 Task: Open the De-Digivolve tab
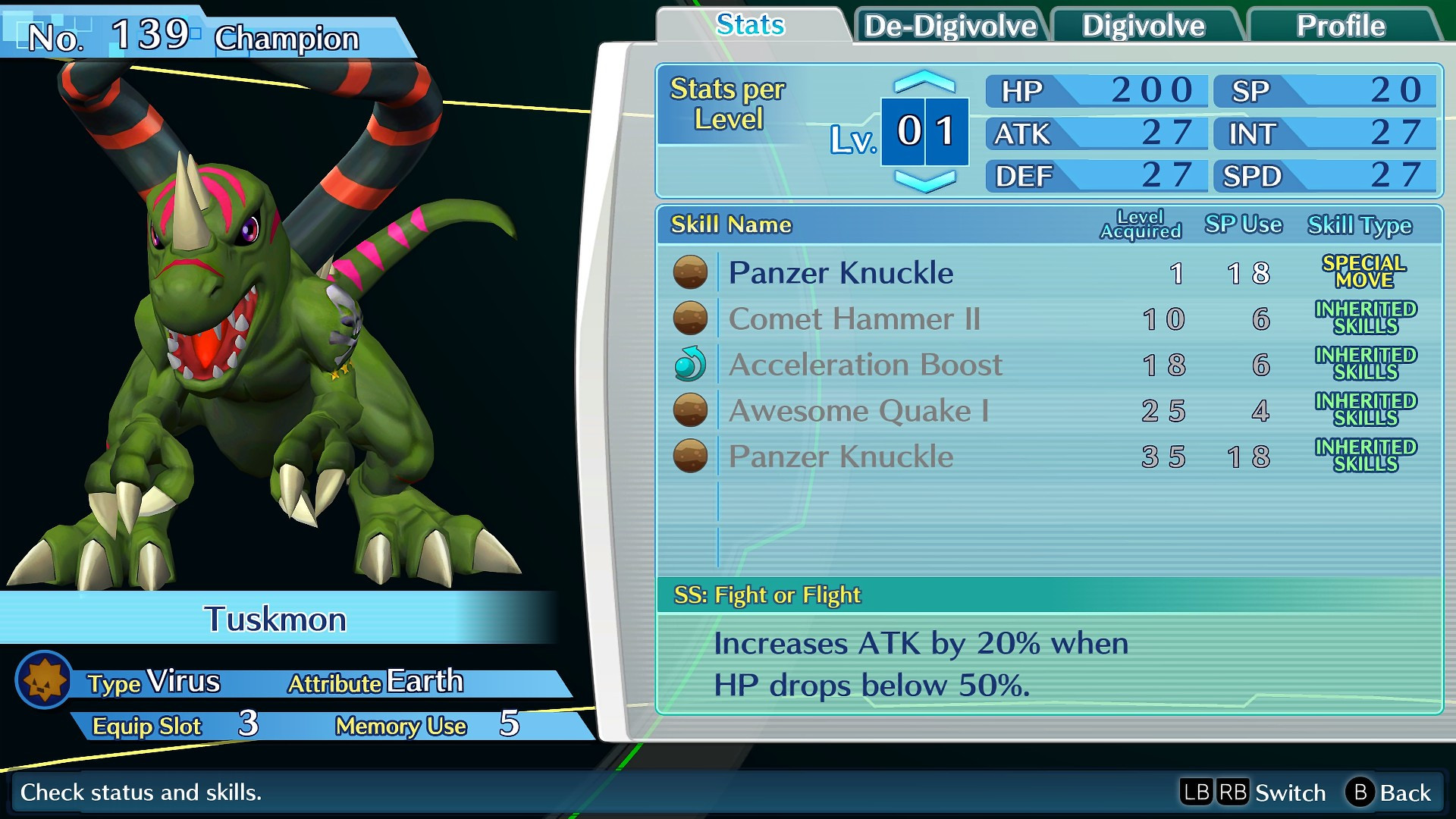click(950, 27)
